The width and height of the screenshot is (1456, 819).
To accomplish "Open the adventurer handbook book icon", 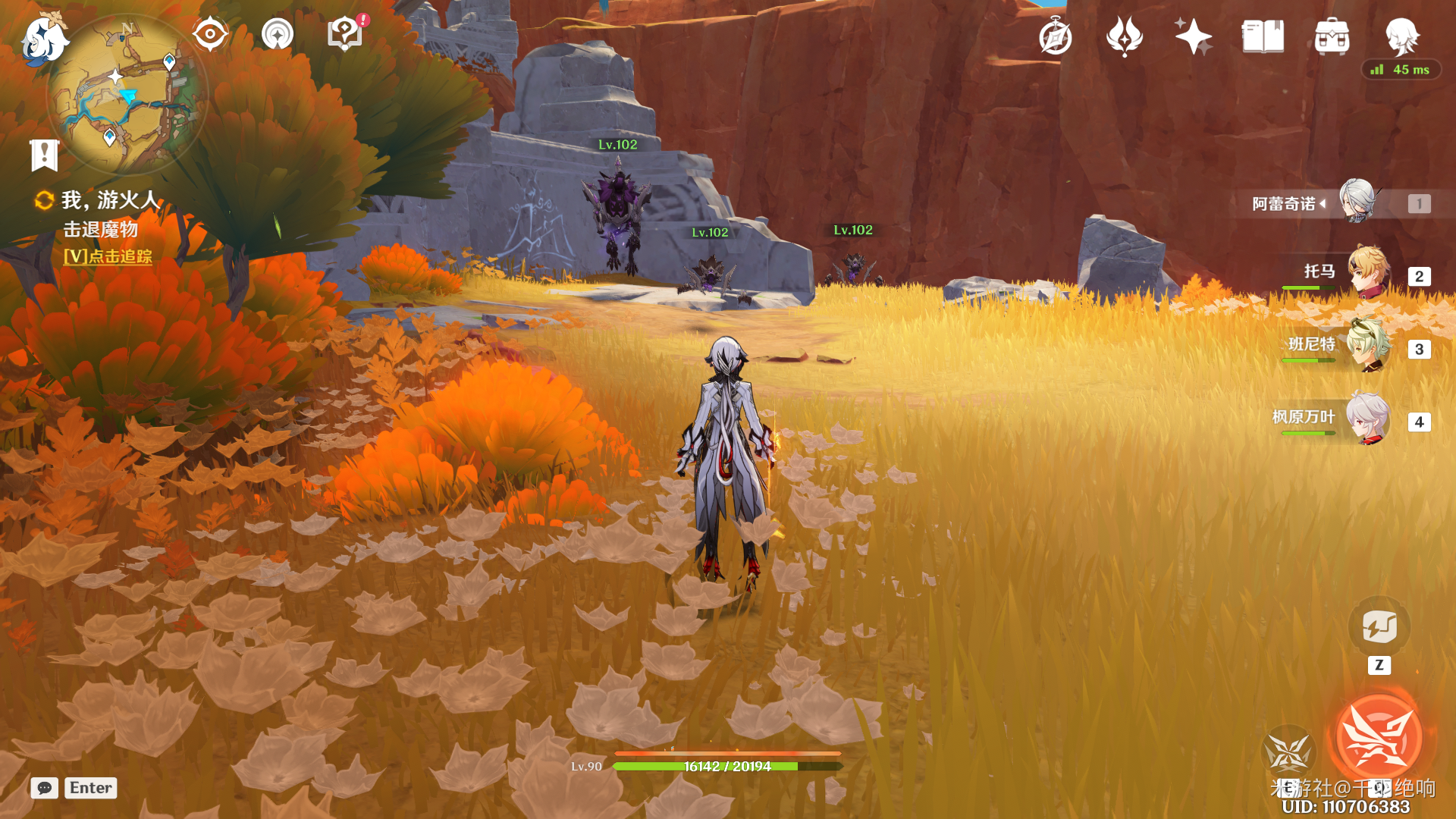I will click(x=1263, y=36).
